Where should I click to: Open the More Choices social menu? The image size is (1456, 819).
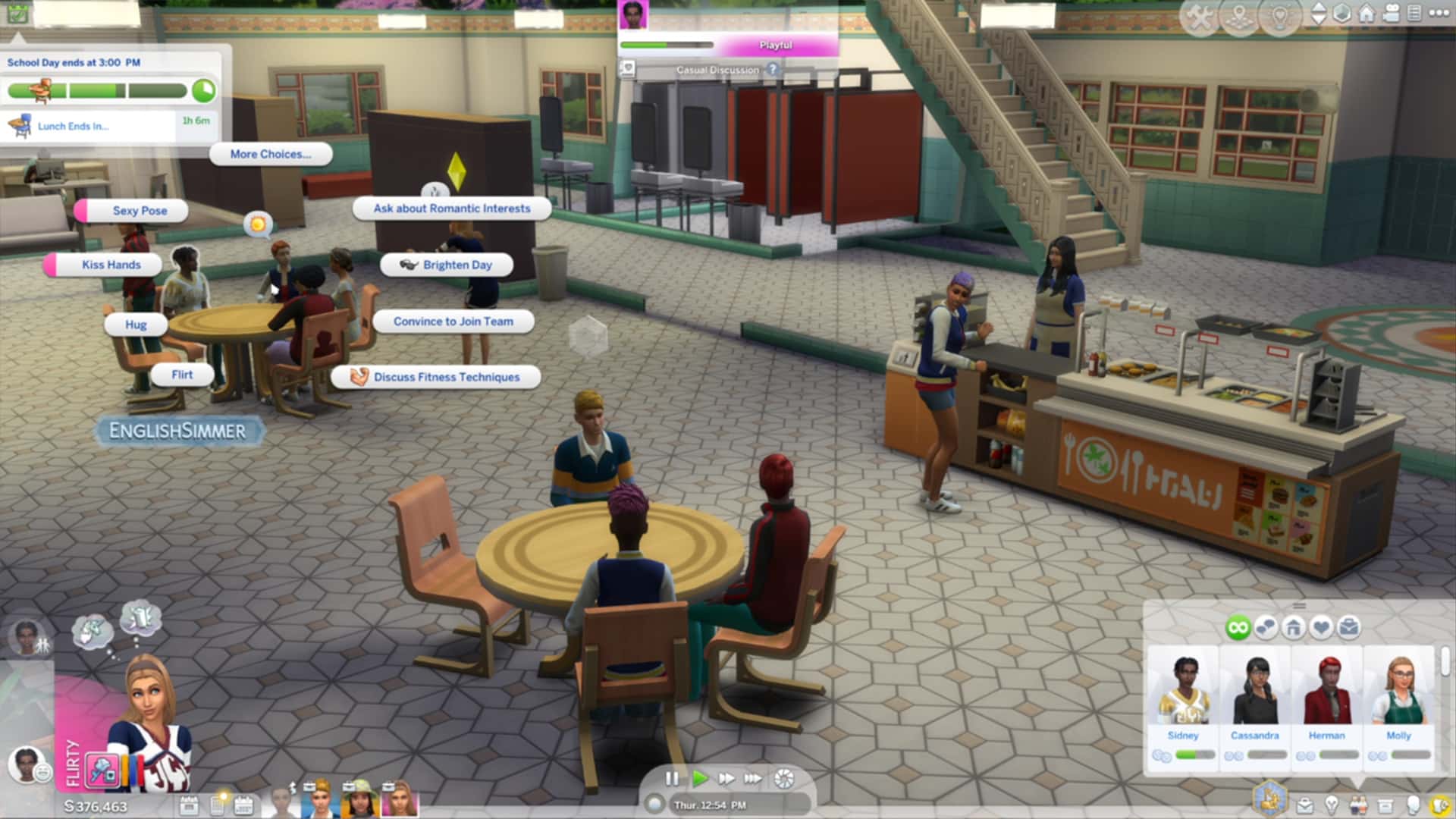tap(271, 154)
